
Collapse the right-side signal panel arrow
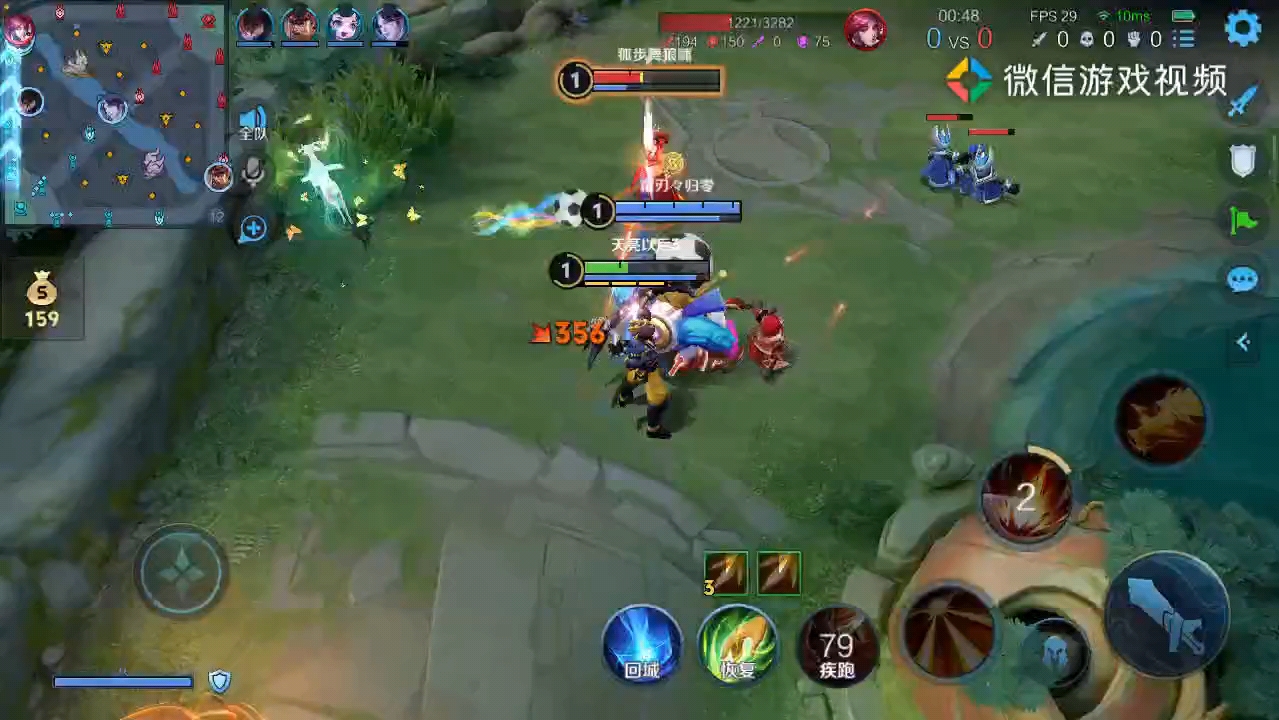pos(1243,343)
